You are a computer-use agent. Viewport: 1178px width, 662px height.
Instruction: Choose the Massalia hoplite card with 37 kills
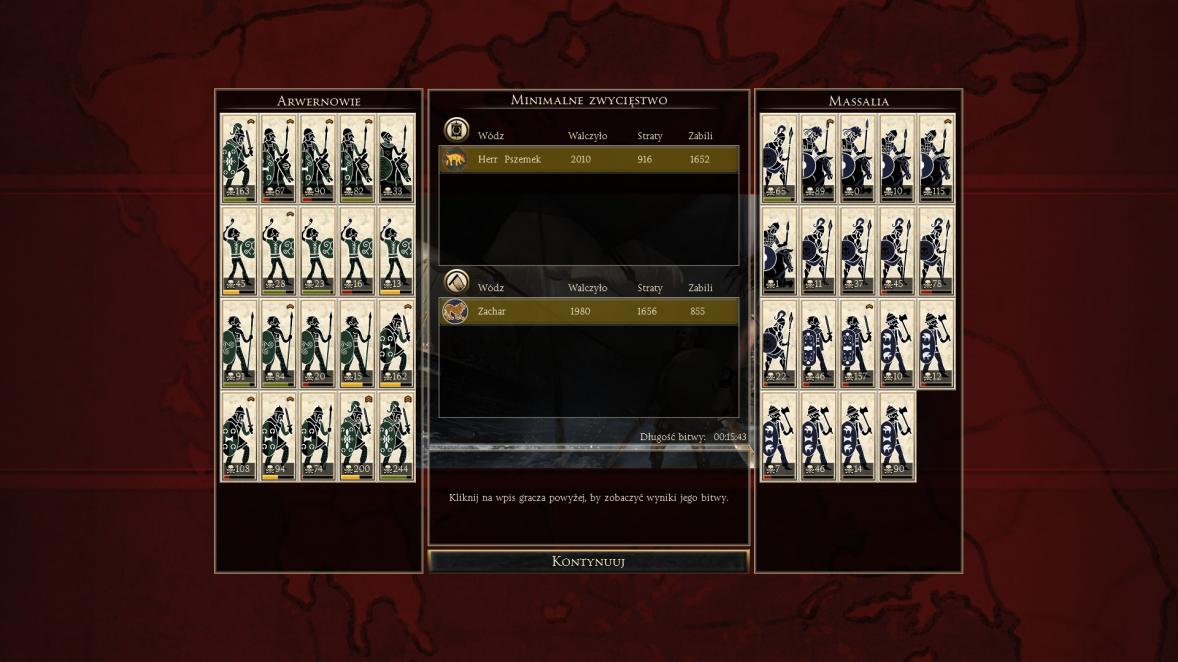857,251
